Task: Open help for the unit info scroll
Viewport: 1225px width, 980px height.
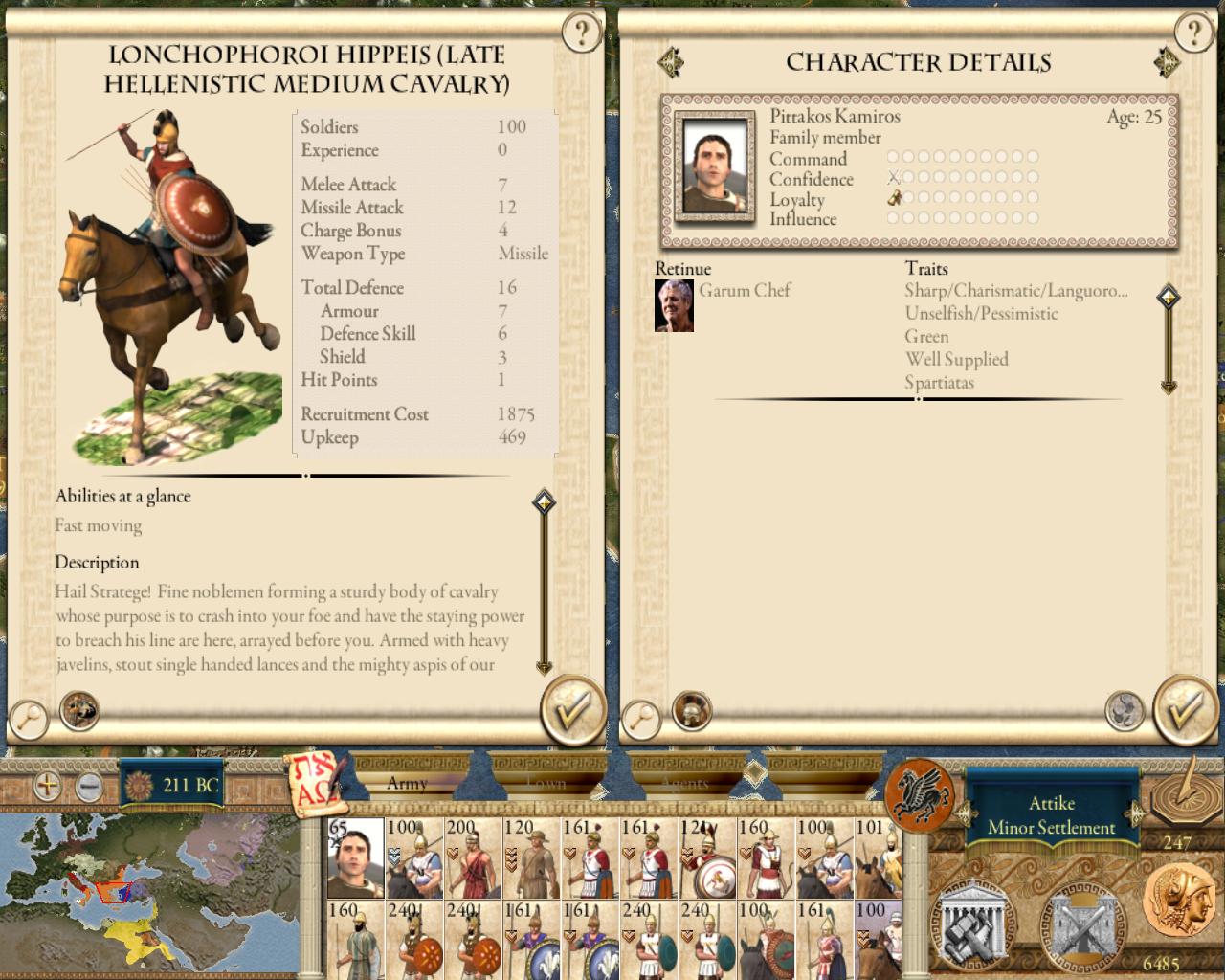Action: pos(580,34)
